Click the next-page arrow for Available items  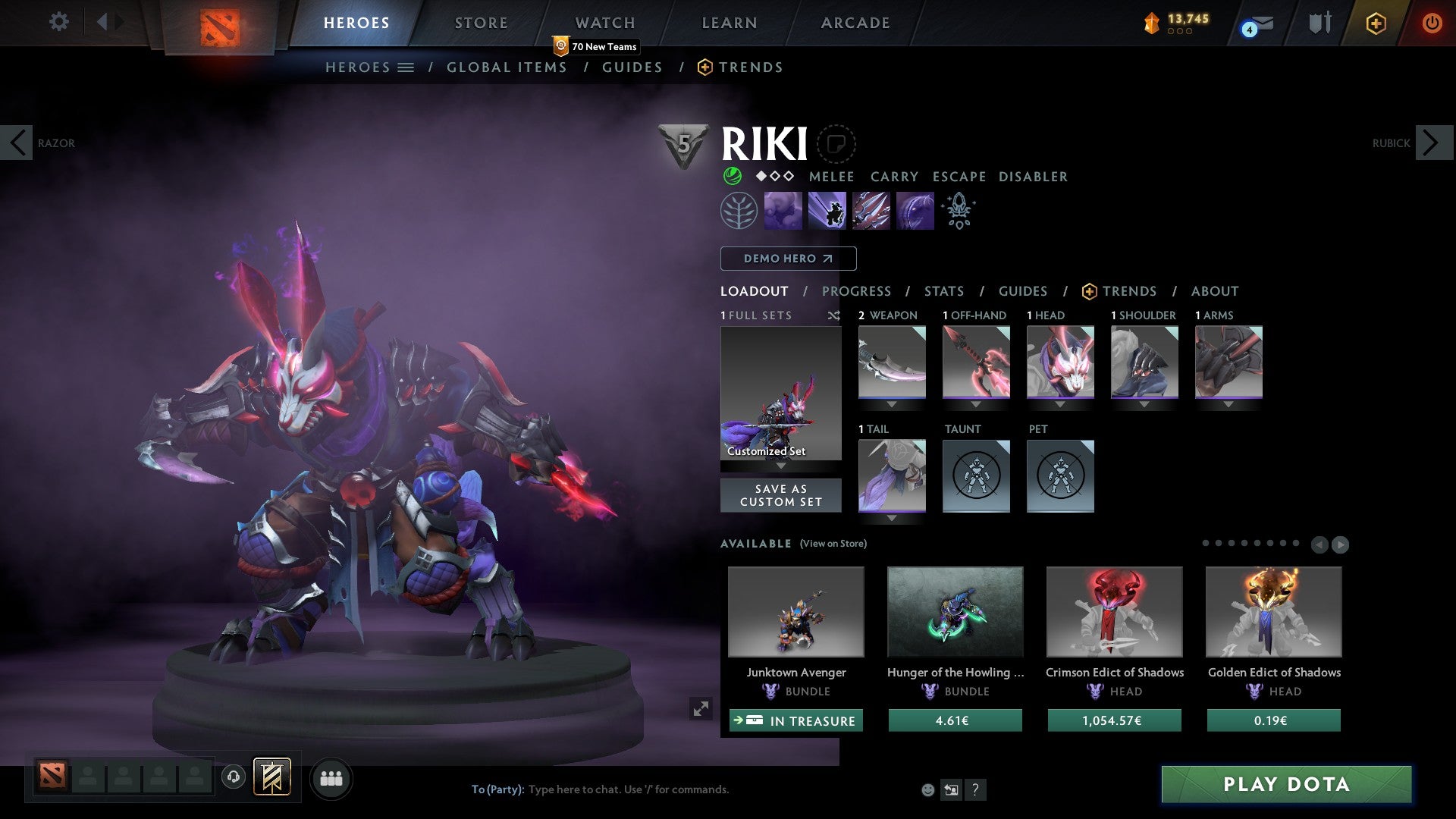[1341, 544]
